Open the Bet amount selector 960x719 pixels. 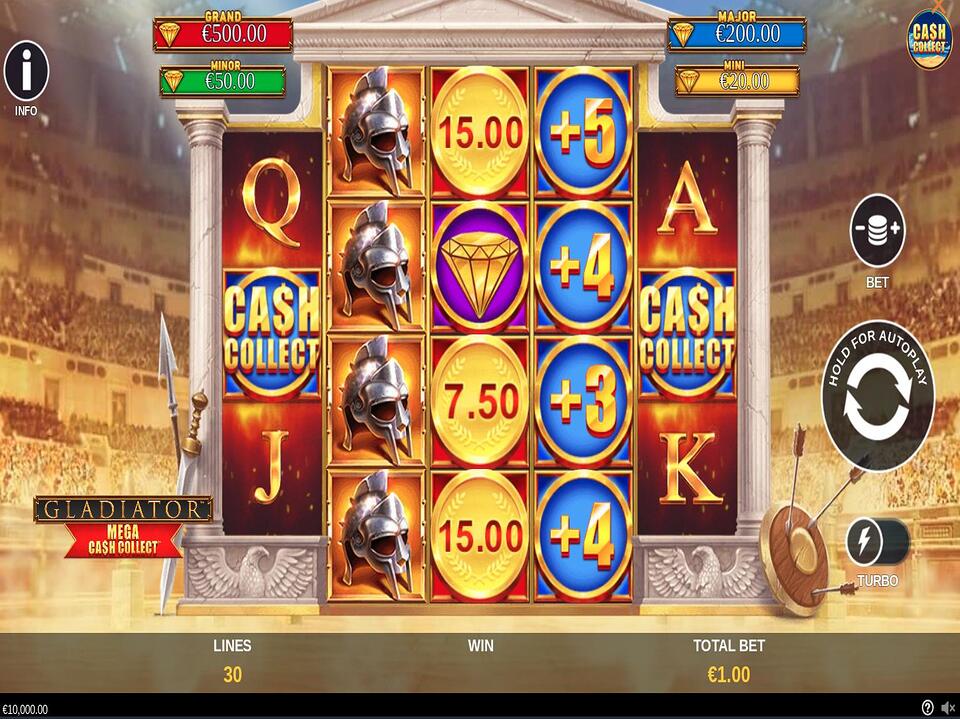coord(877,230)
